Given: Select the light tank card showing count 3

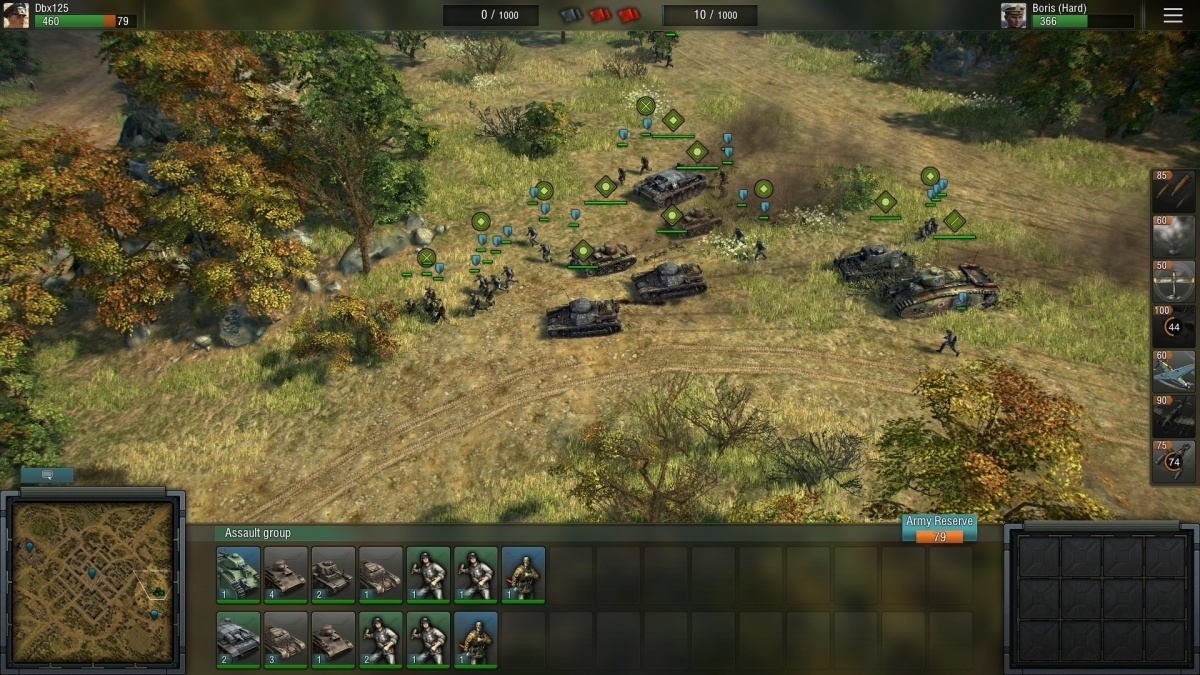Looking at the screenshot, I should [x=285, y=639].
